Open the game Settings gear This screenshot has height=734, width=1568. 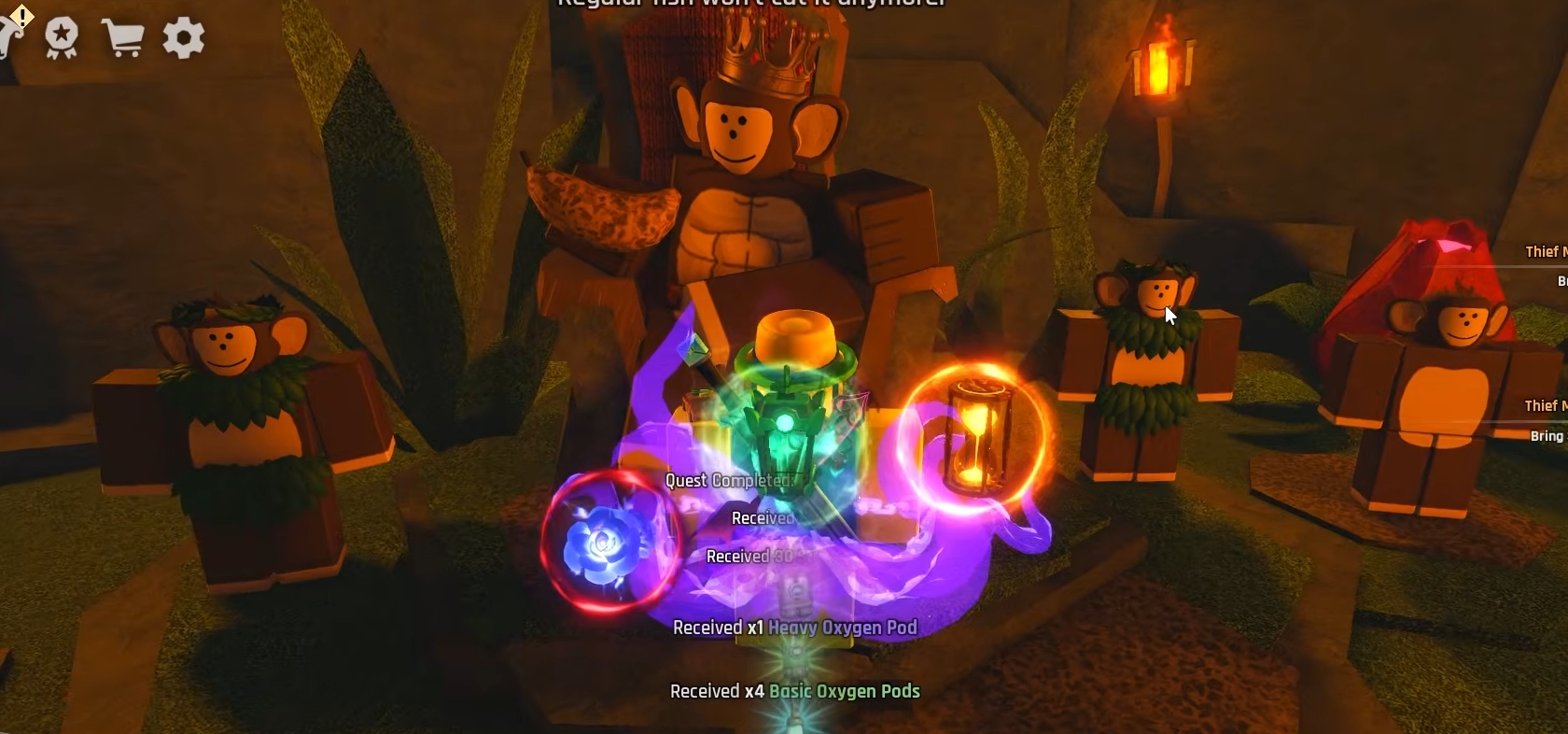pyautogui.click(x=183, y=38)
